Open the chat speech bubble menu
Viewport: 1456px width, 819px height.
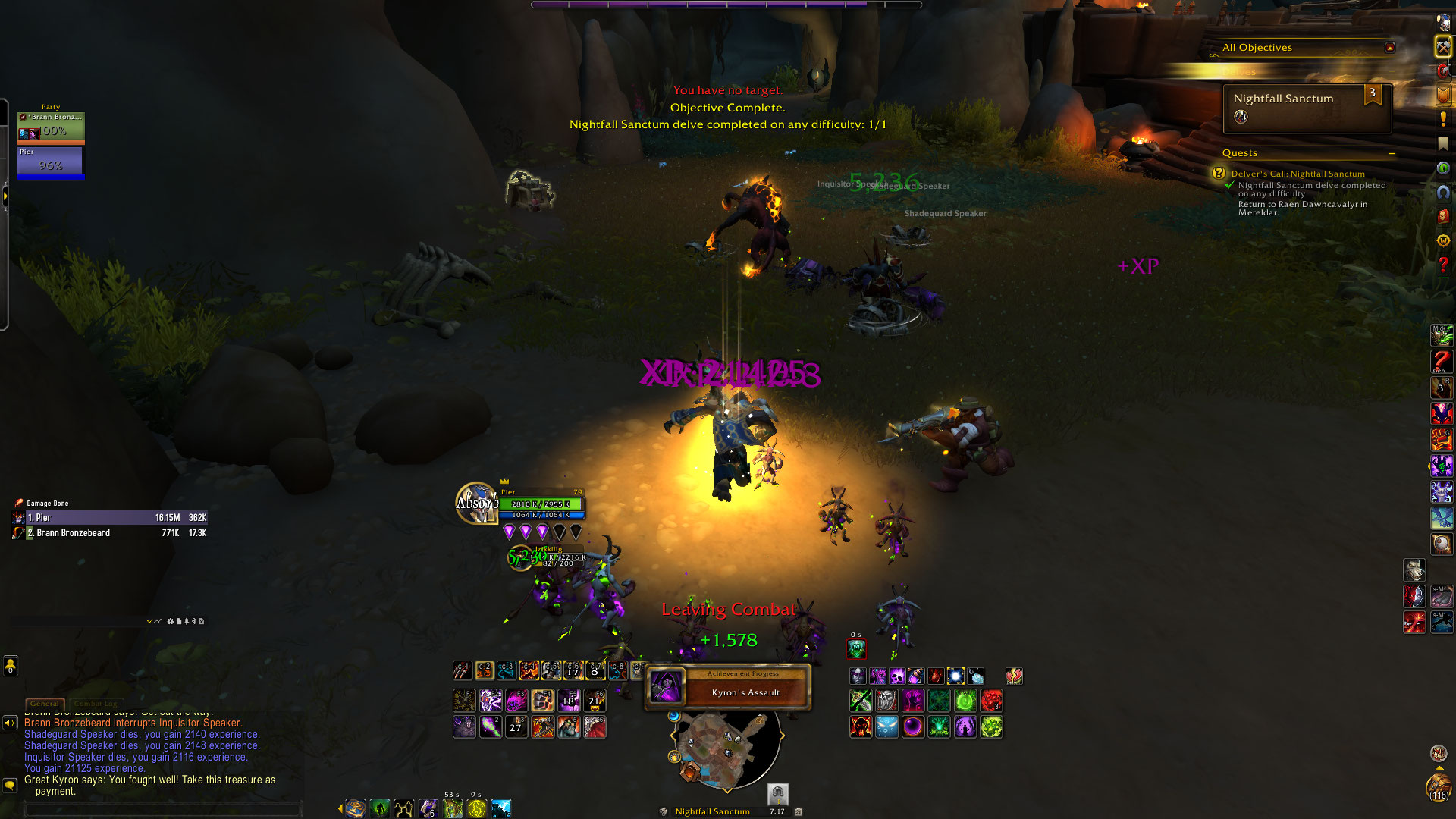pos(10,786)
